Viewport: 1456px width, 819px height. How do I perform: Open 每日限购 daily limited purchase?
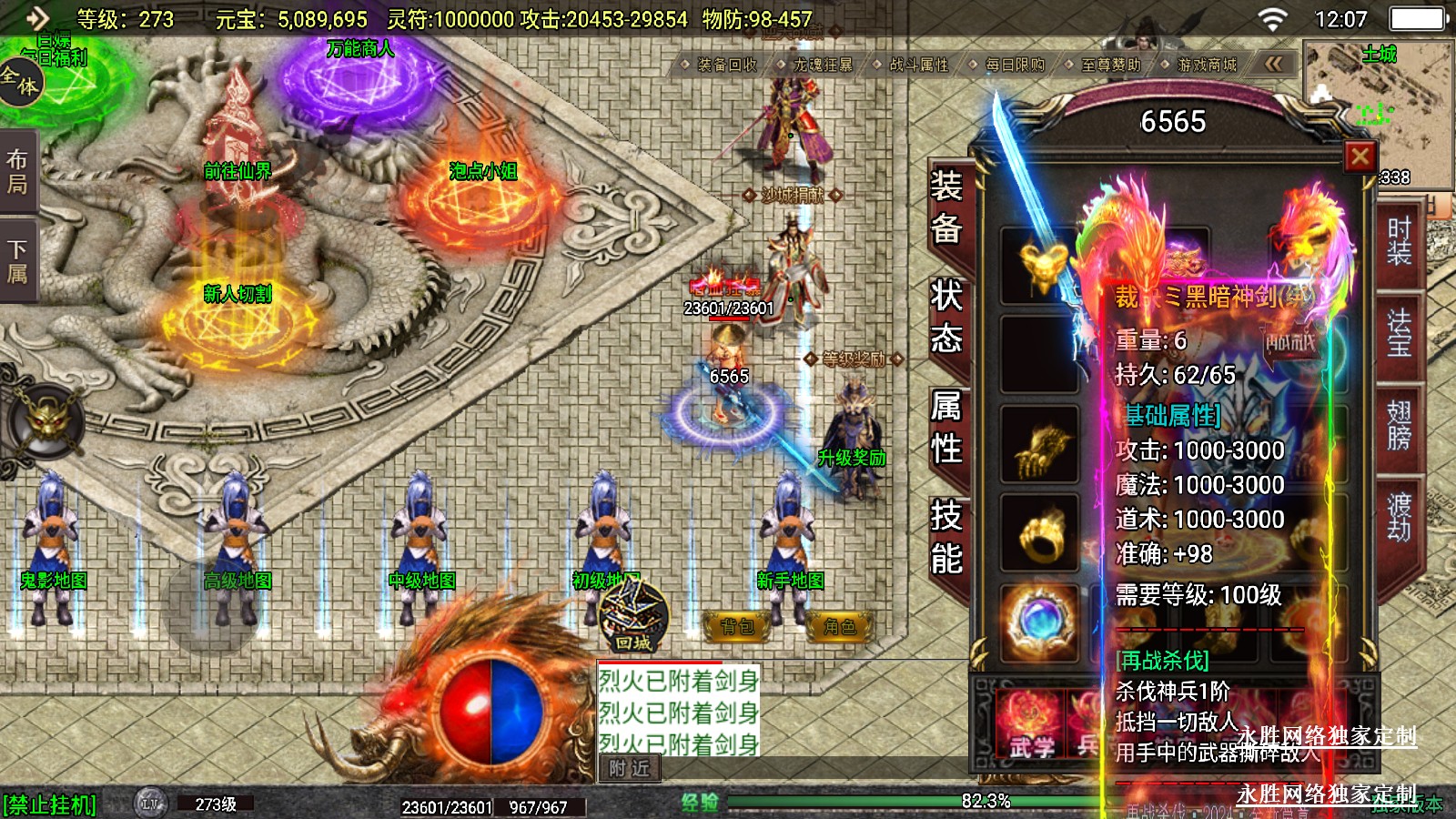tap(1014, 65)
